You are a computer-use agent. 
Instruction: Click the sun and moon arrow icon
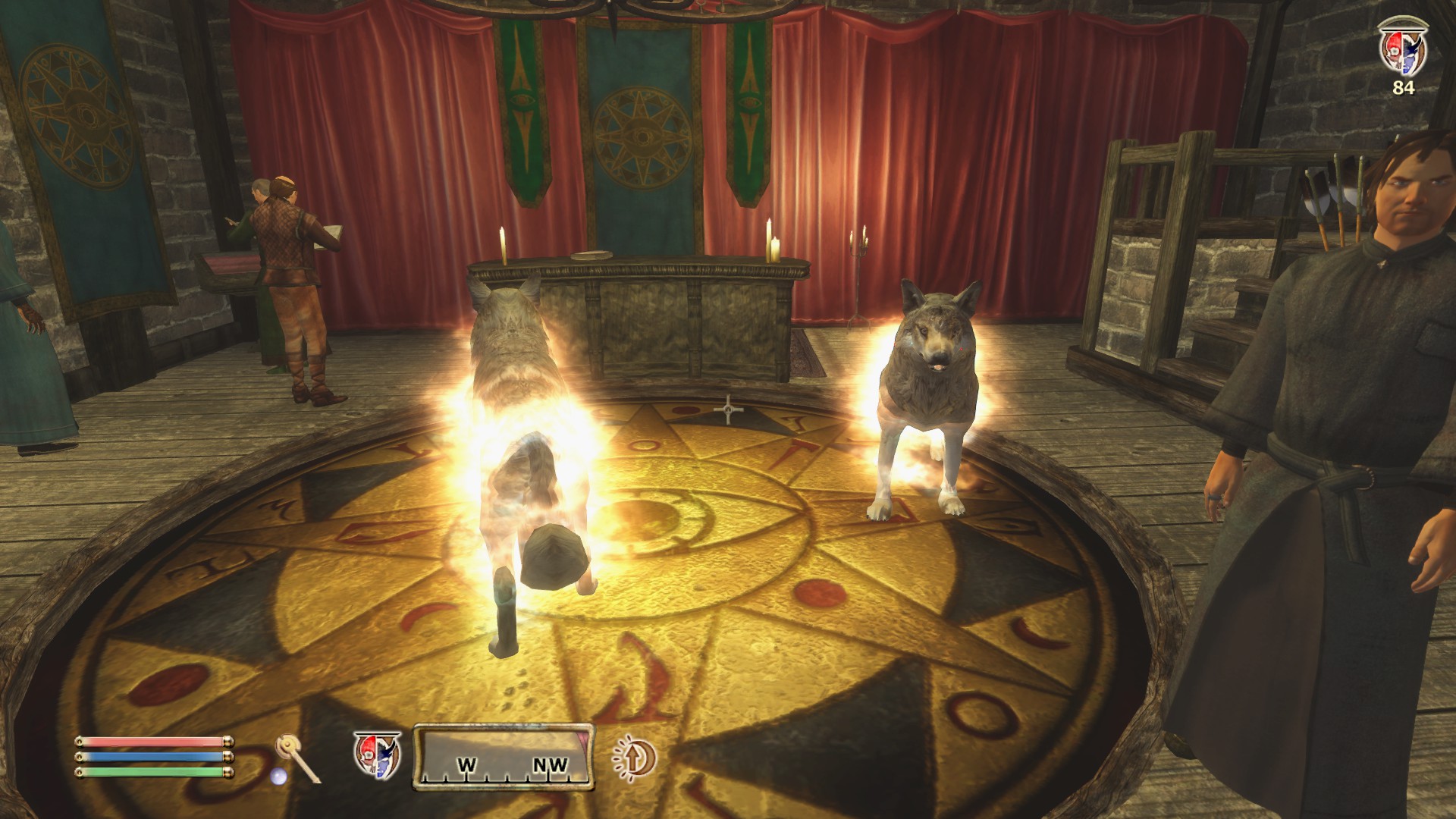634,758
